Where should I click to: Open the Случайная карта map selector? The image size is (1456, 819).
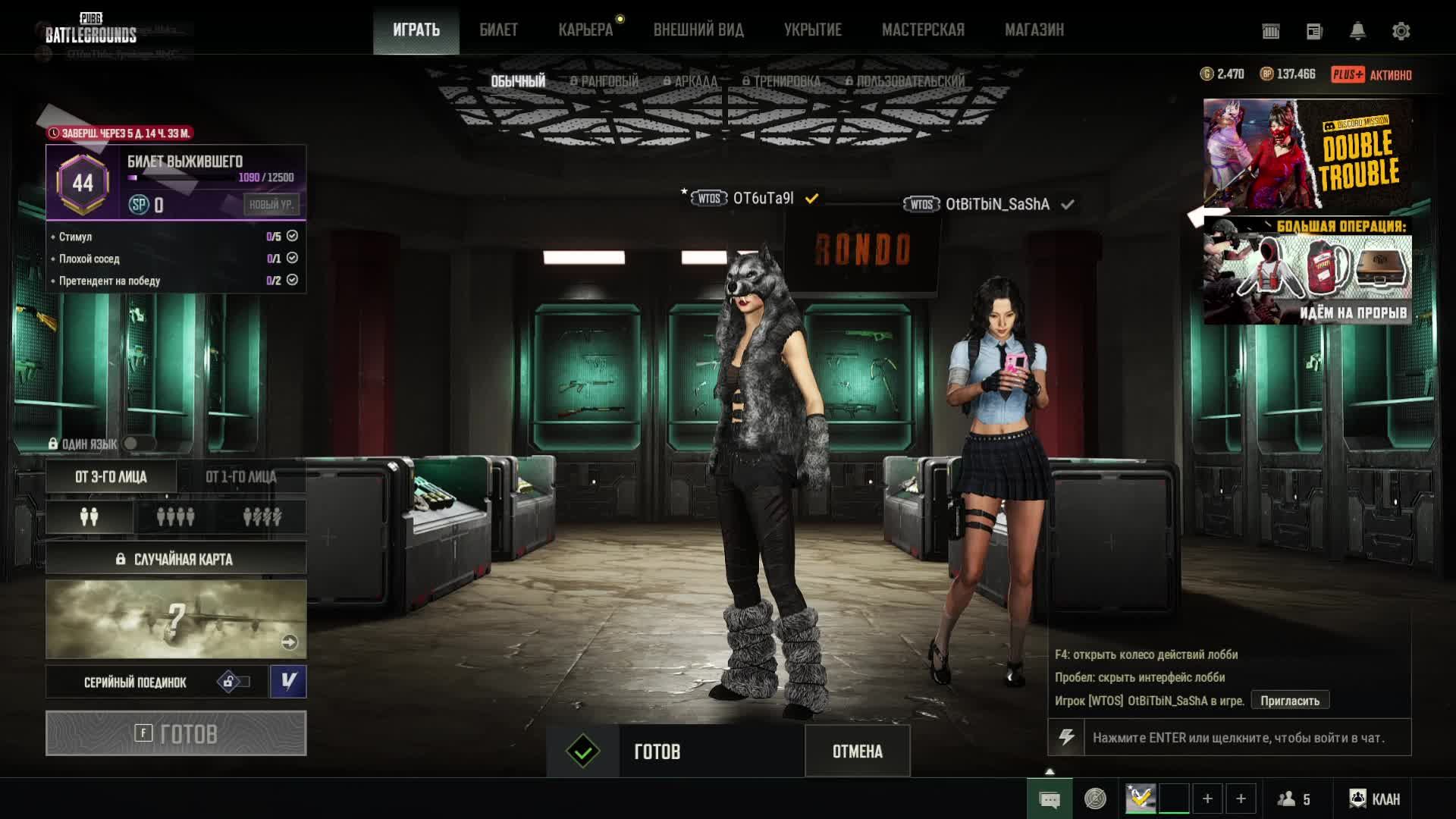(176, 560)
